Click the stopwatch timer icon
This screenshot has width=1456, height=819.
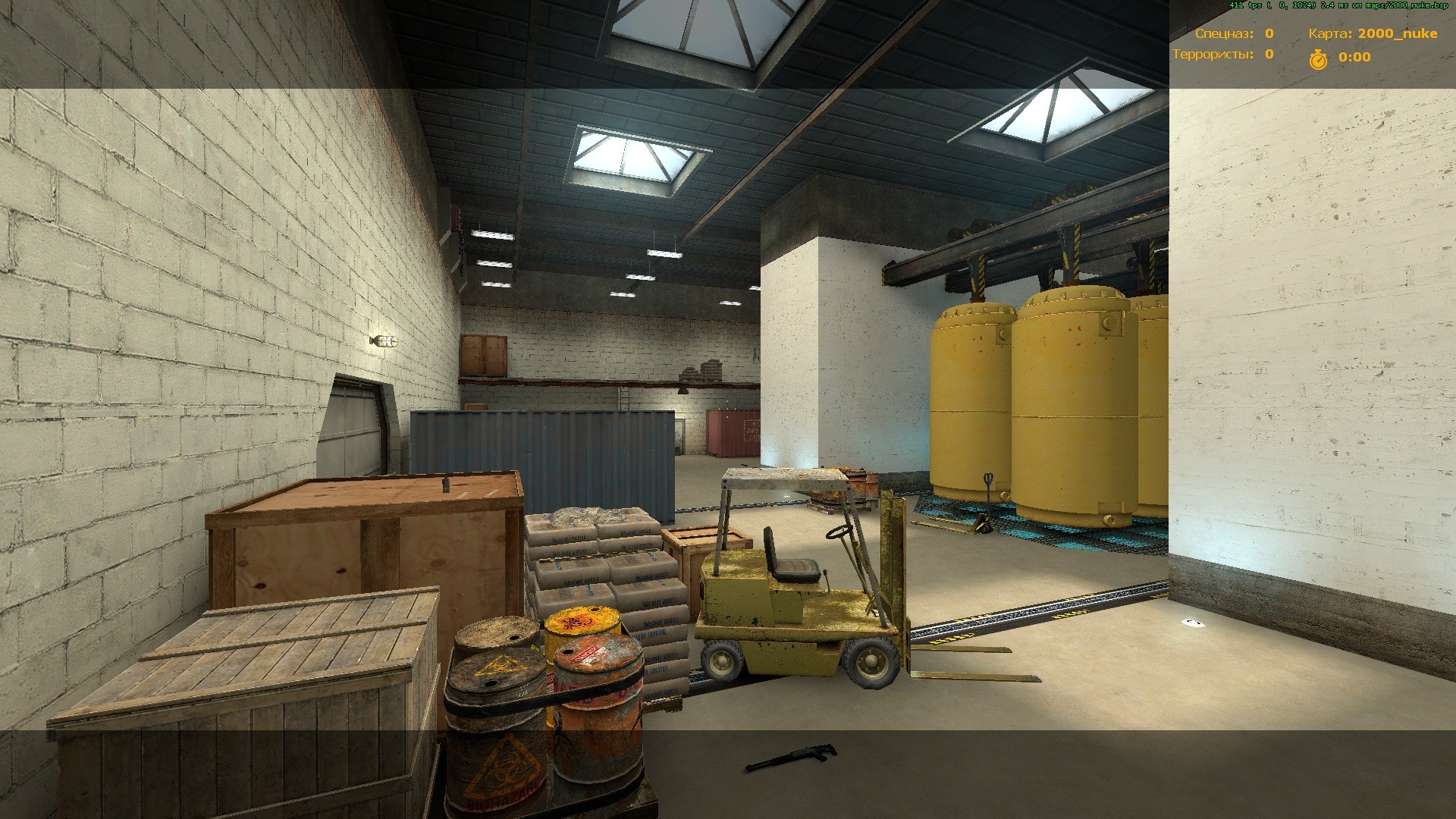pyautogui.click(x=1317, y=58)
